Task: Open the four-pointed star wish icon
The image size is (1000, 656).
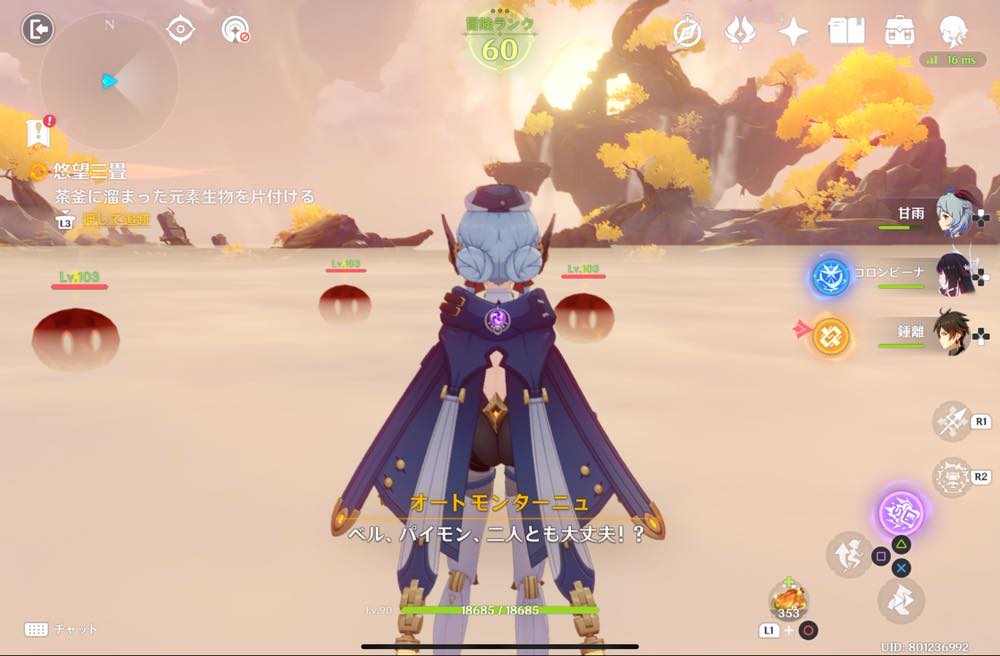Action: 793,31
